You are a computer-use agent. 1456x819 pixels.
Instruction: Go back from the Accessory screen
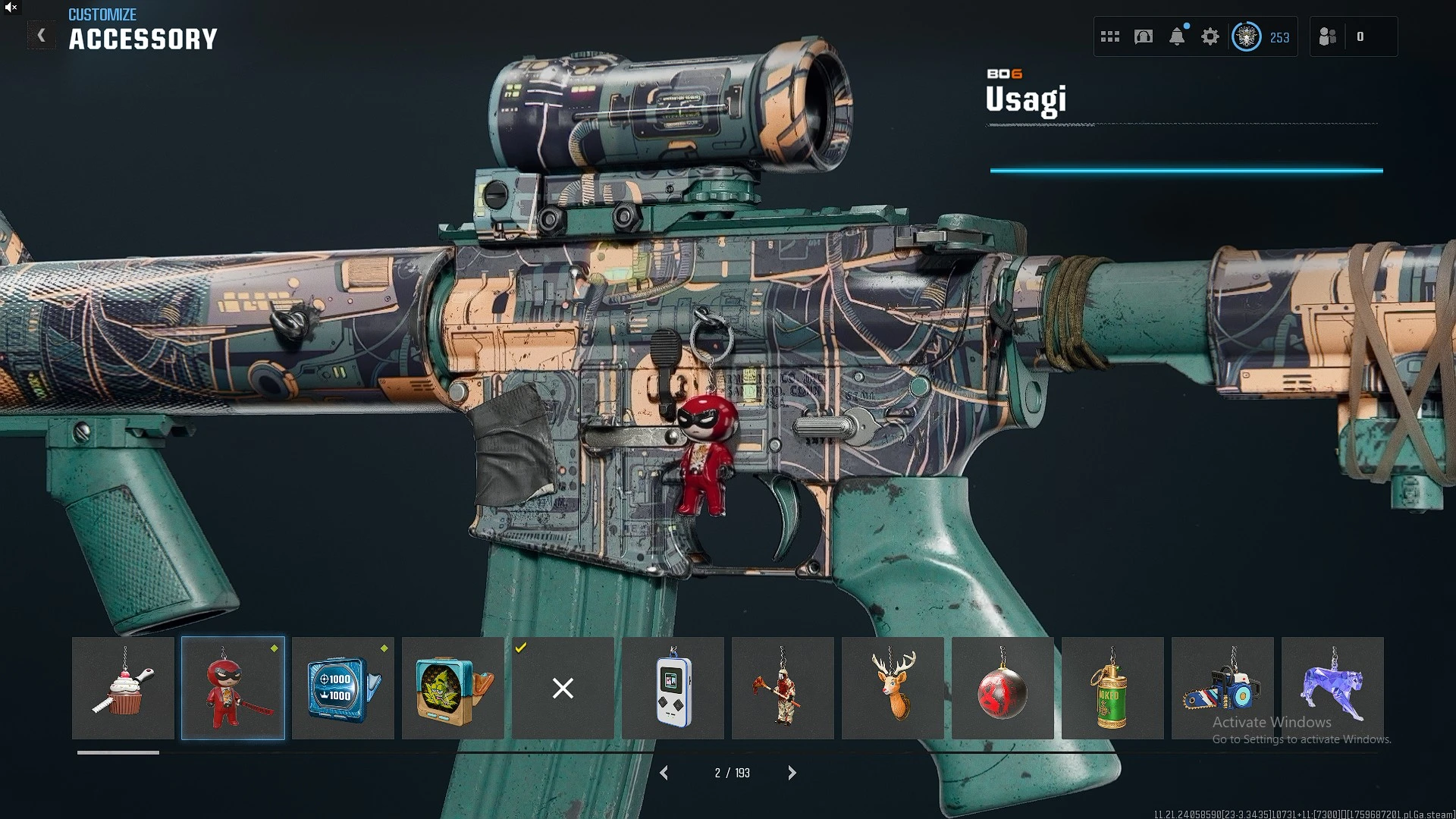42,36
